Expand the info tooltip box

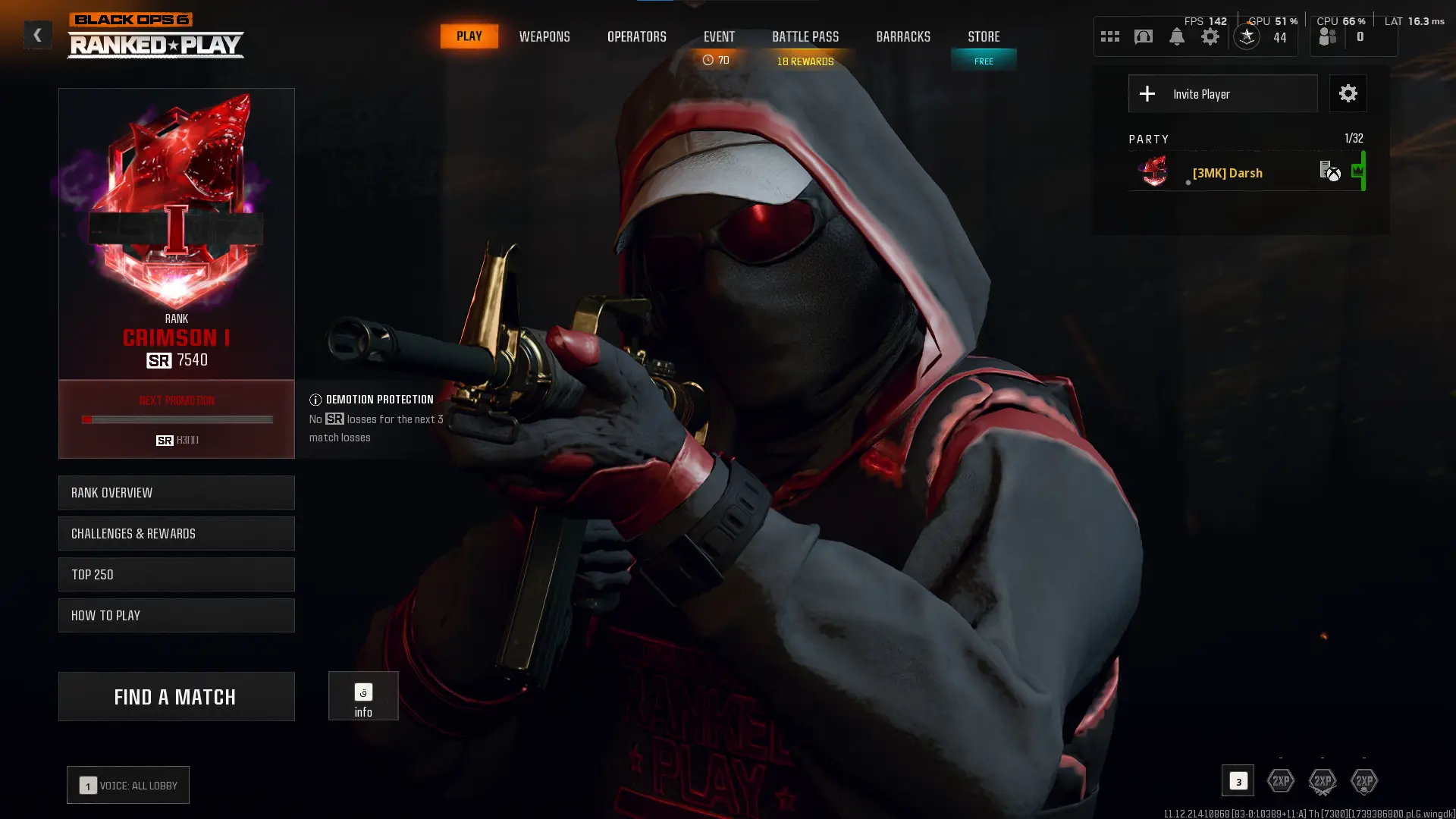363,695
